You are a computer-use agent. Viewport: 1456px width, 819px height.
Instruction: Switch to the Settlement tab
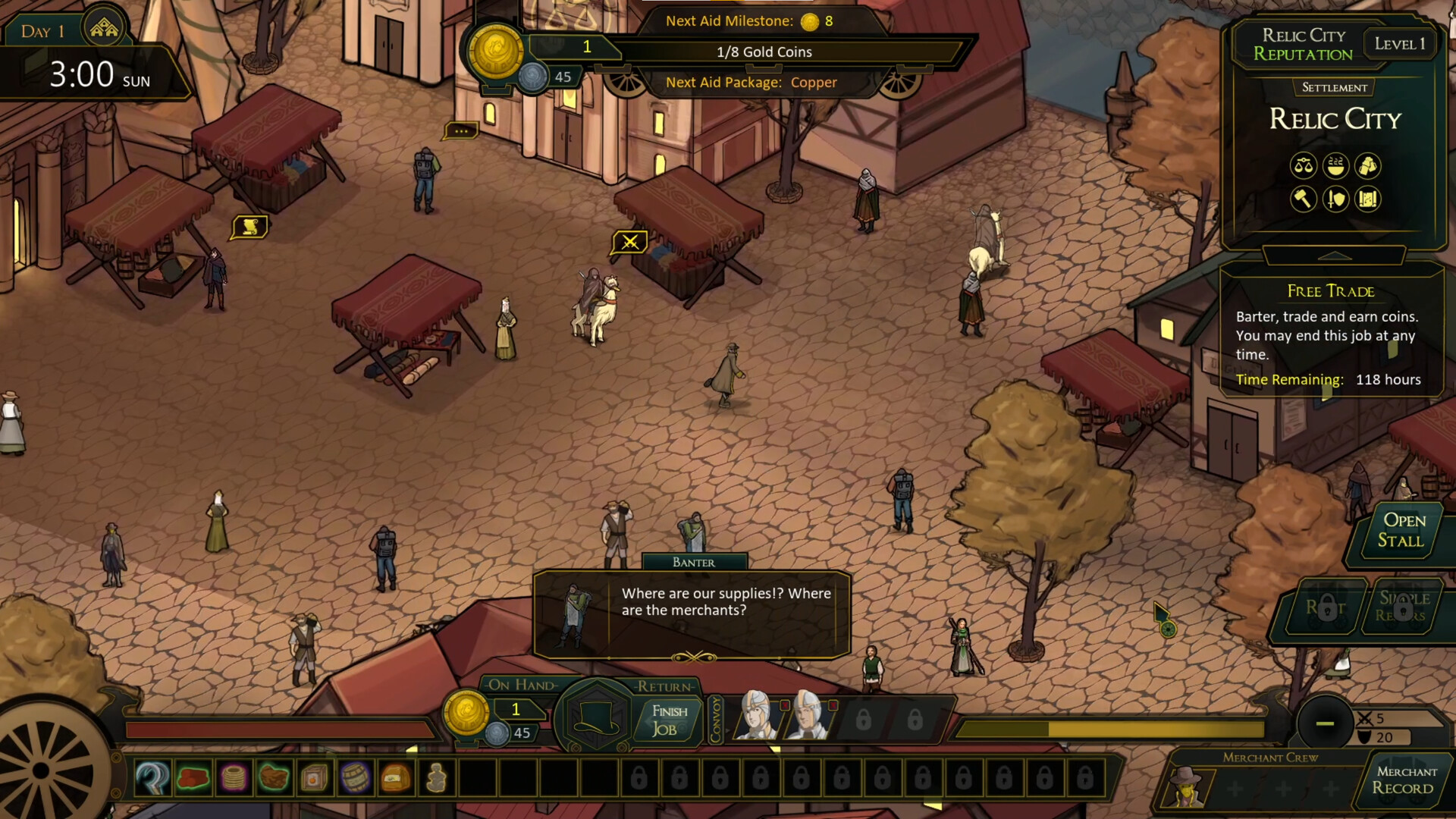pos(1335,88)
